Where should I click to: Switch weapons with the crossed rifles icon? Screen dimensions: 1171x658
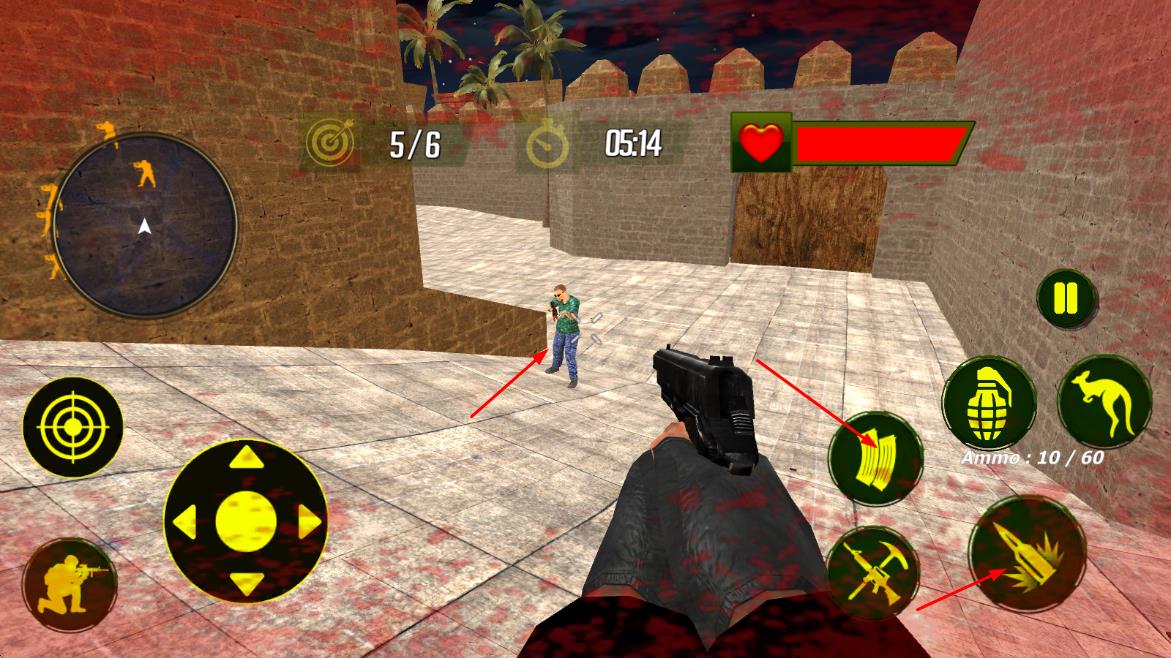[x=873, y=572]
